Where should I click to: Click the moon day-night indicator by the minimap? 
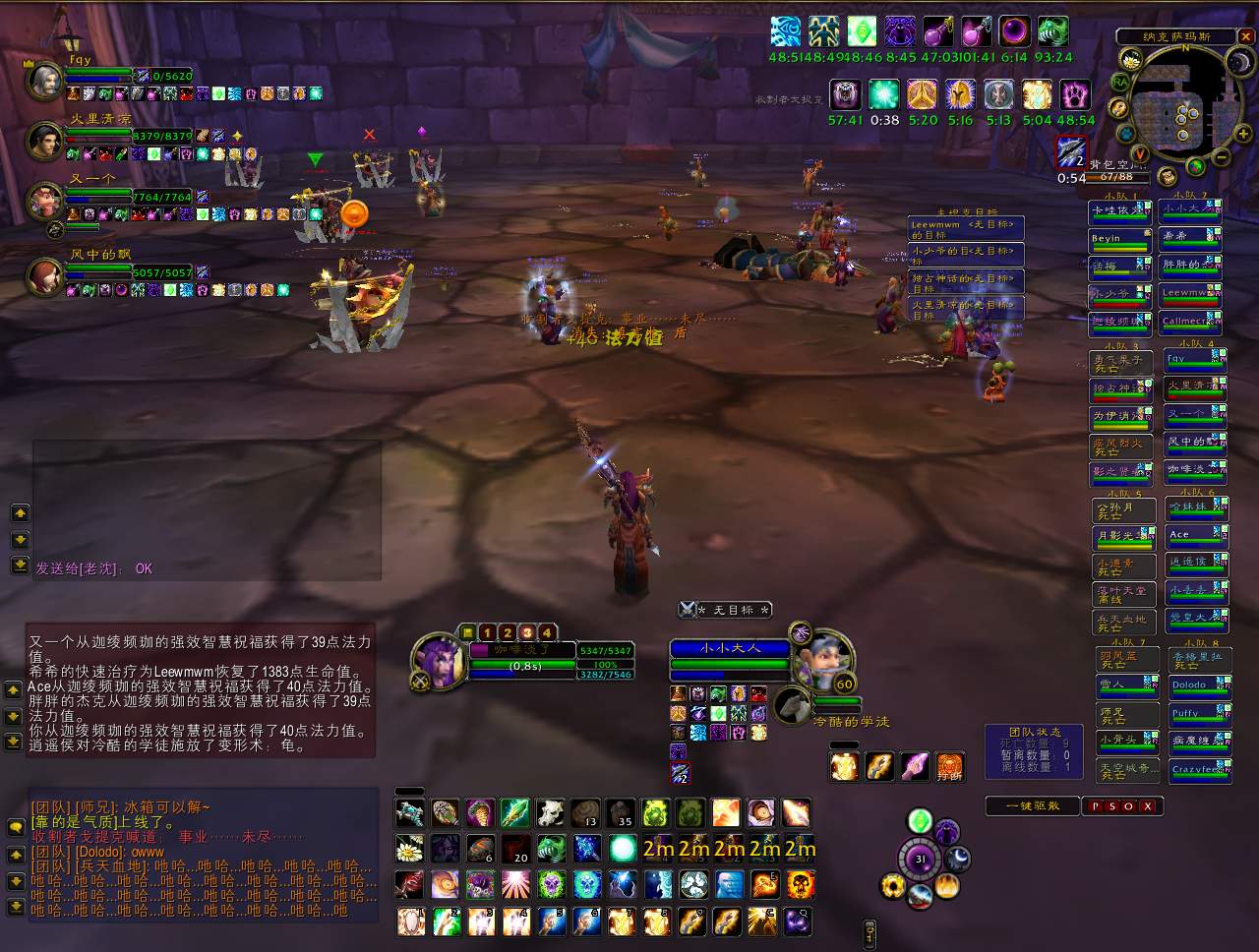pos(1240,62)
